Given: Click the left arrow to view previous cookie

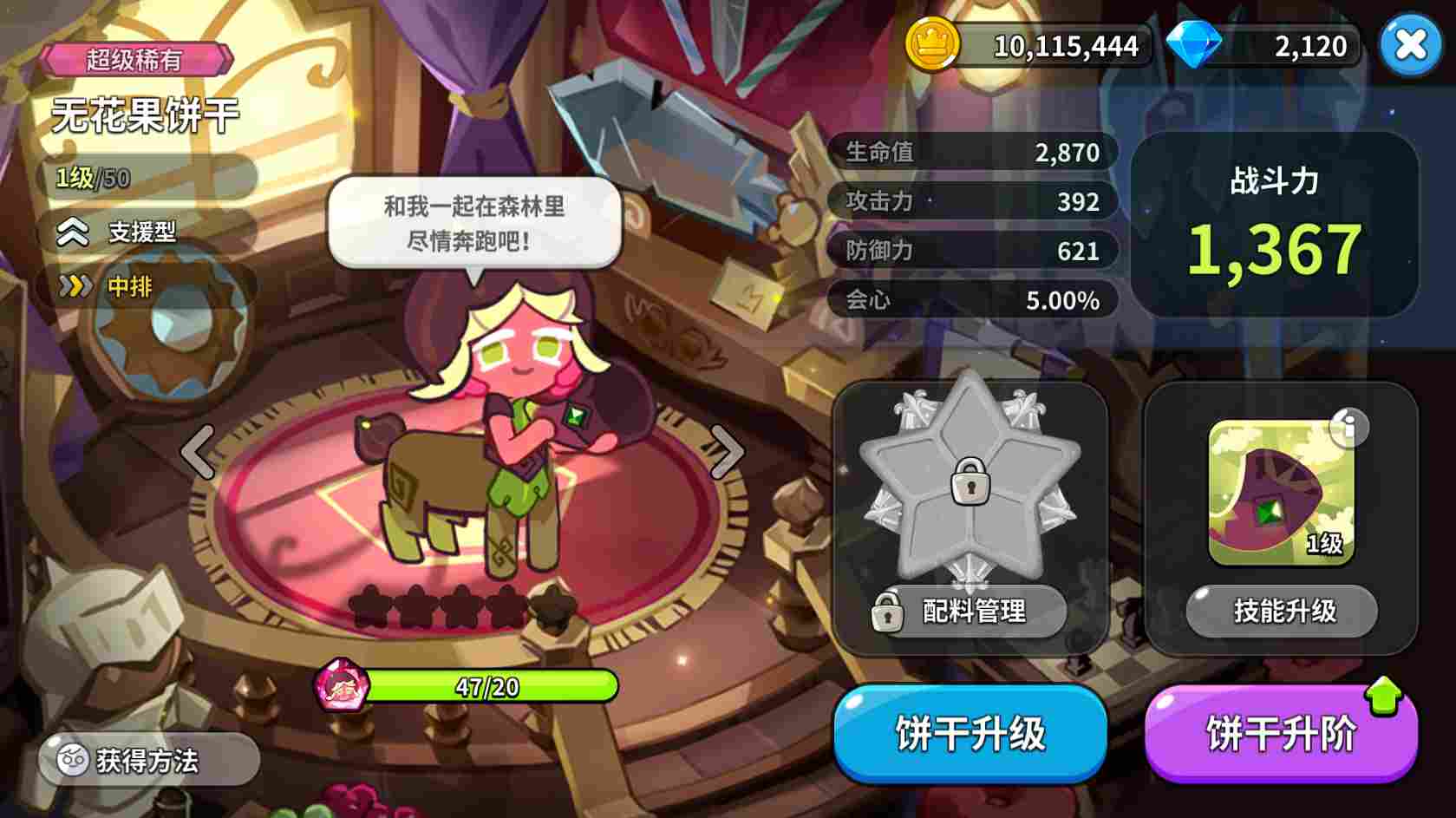Looking at the screenshot, I should pyautogui.click(x=198, y=451).
